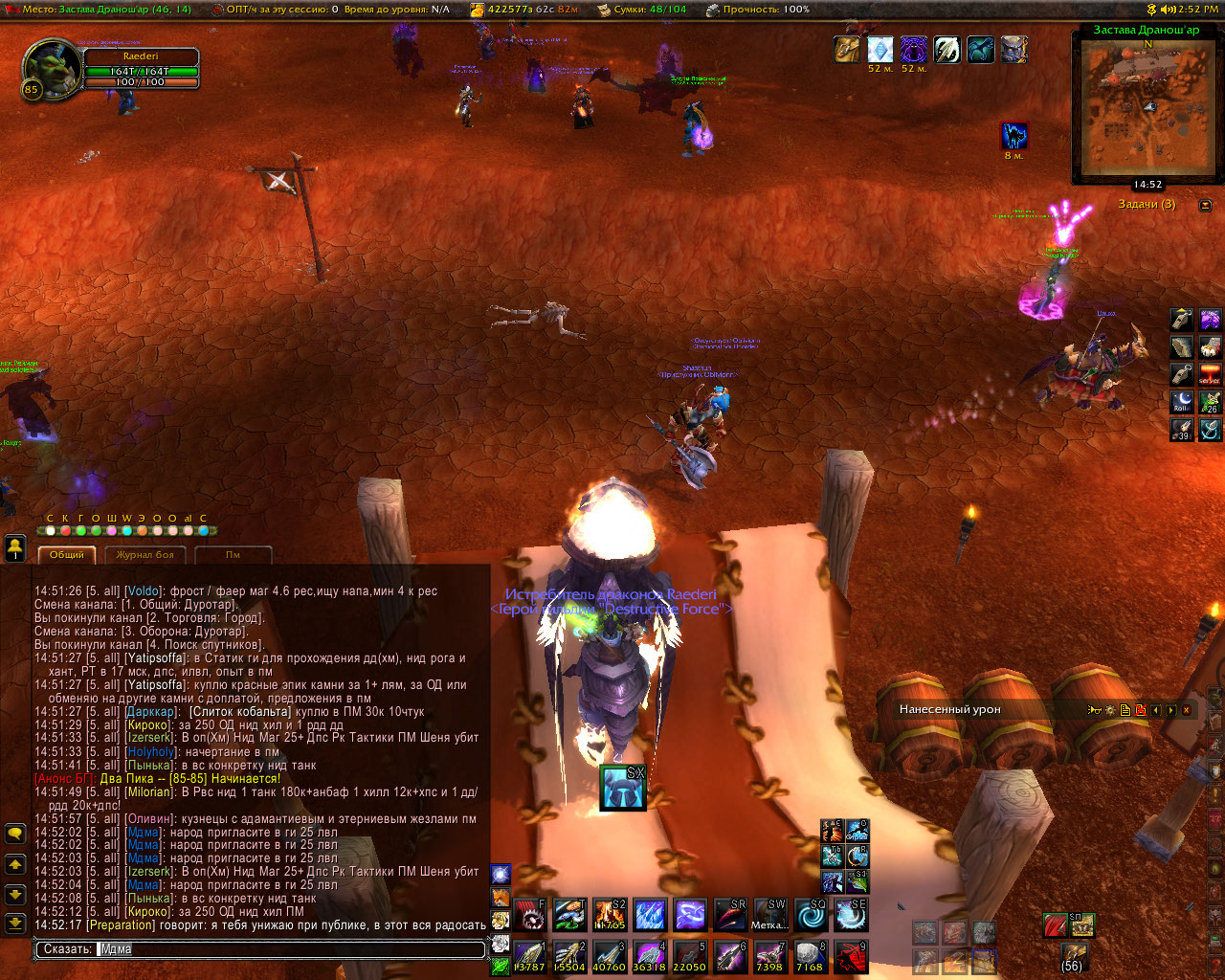Select the fox pet bar icon
Image resolution: width=1225 pixels, height=980 pixels.
click(x=501, y=896)
